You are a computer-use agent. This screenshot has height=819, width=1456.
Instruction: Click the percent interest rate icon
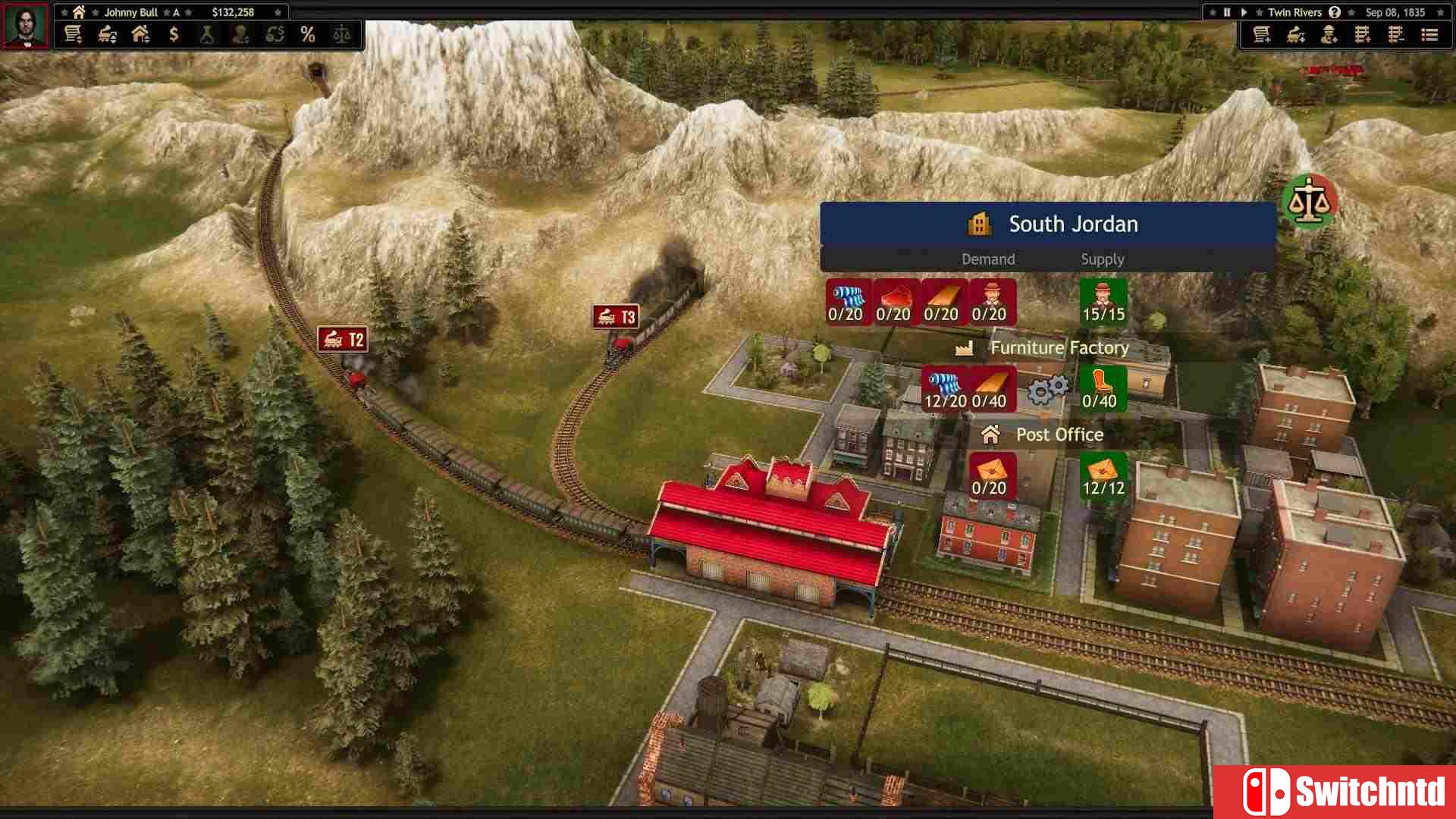pyautogui.click(x=308, y=34)
